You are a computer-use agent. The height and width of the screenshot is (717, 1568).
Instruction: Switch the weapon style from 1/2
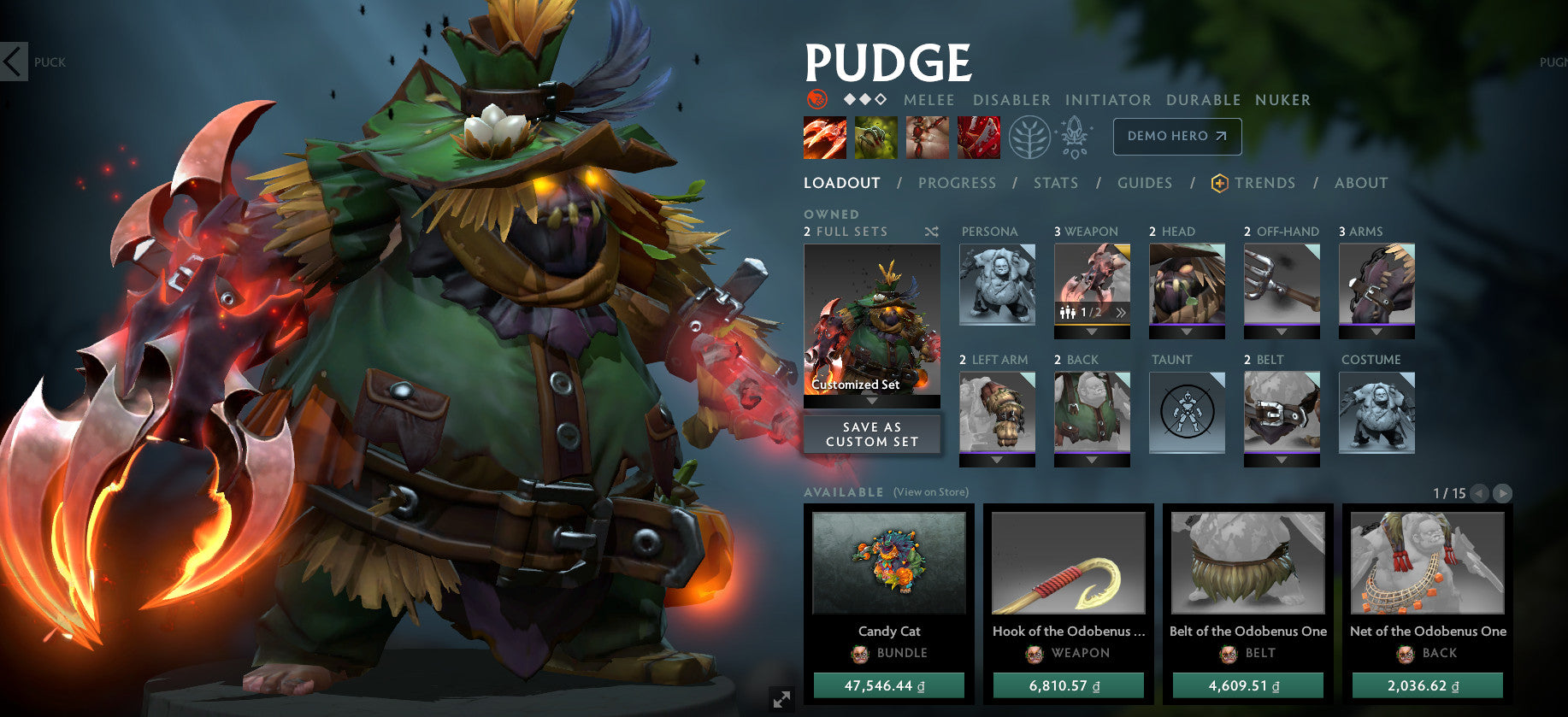pyautogui.click(x=1091, y=314)
